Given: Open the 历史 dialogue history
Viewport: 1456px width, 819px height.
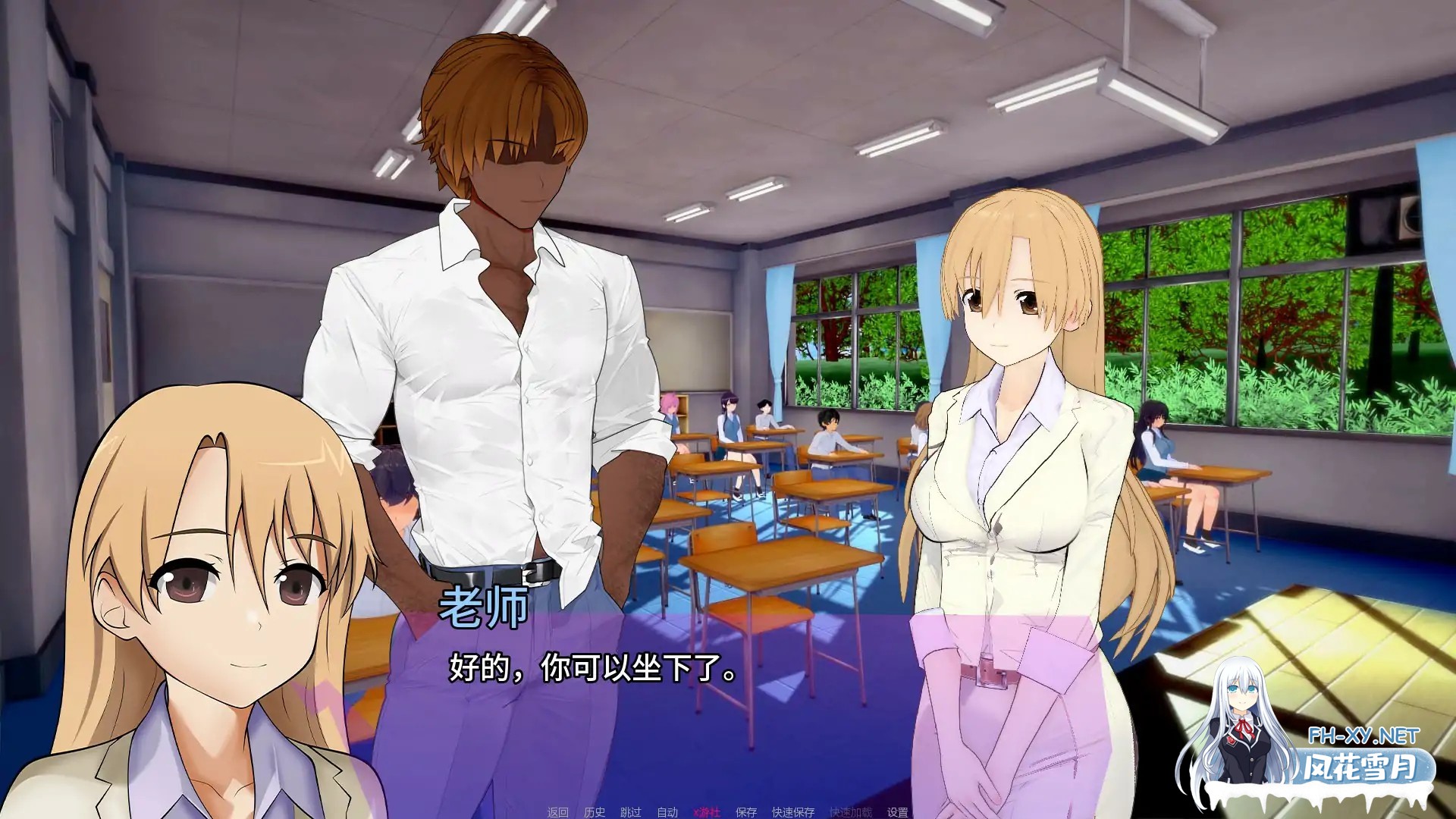Looking at the screenshot, I should coord(595,811).
